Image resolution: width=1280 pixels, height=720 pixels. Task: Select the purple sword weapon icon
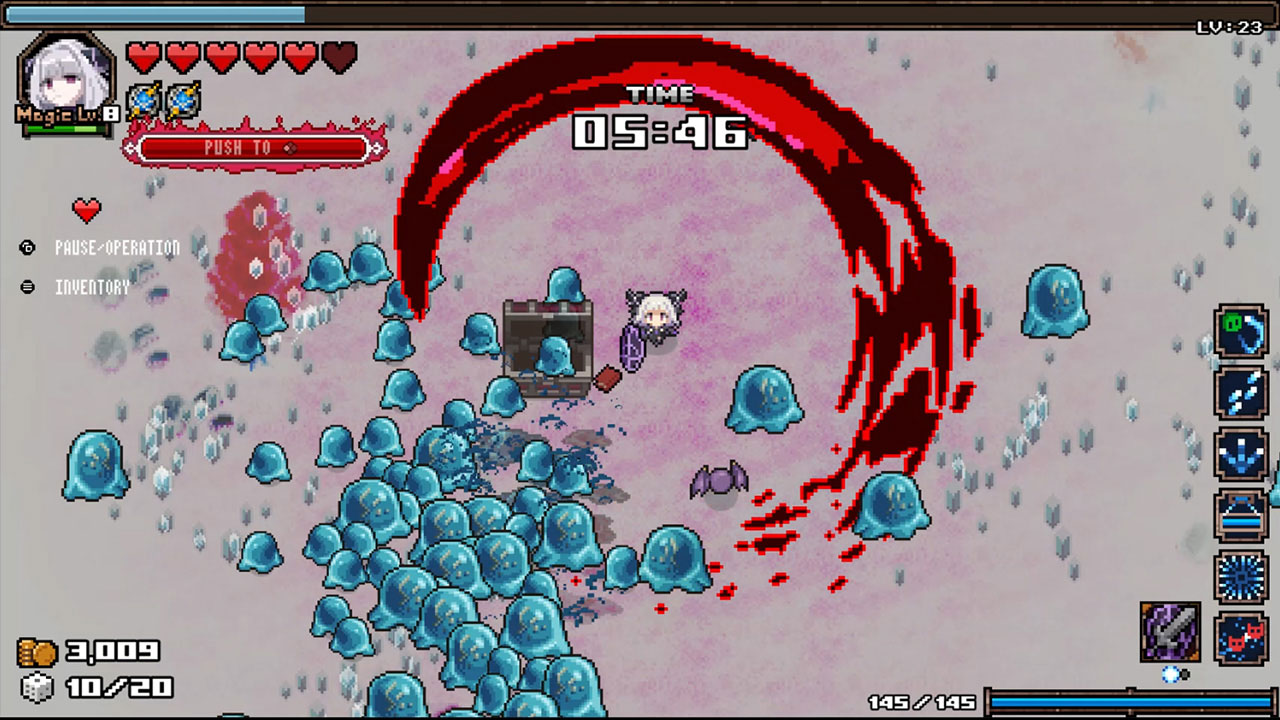(1170, 632)
